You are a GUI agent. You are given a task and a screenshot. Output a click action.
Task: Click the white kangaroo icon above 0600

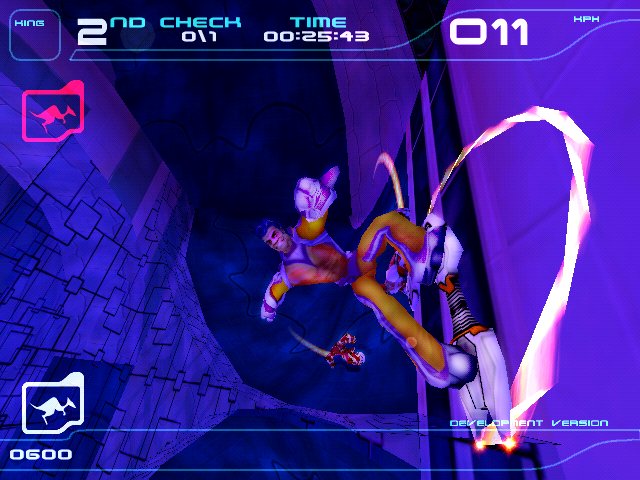tap(53, 407)
